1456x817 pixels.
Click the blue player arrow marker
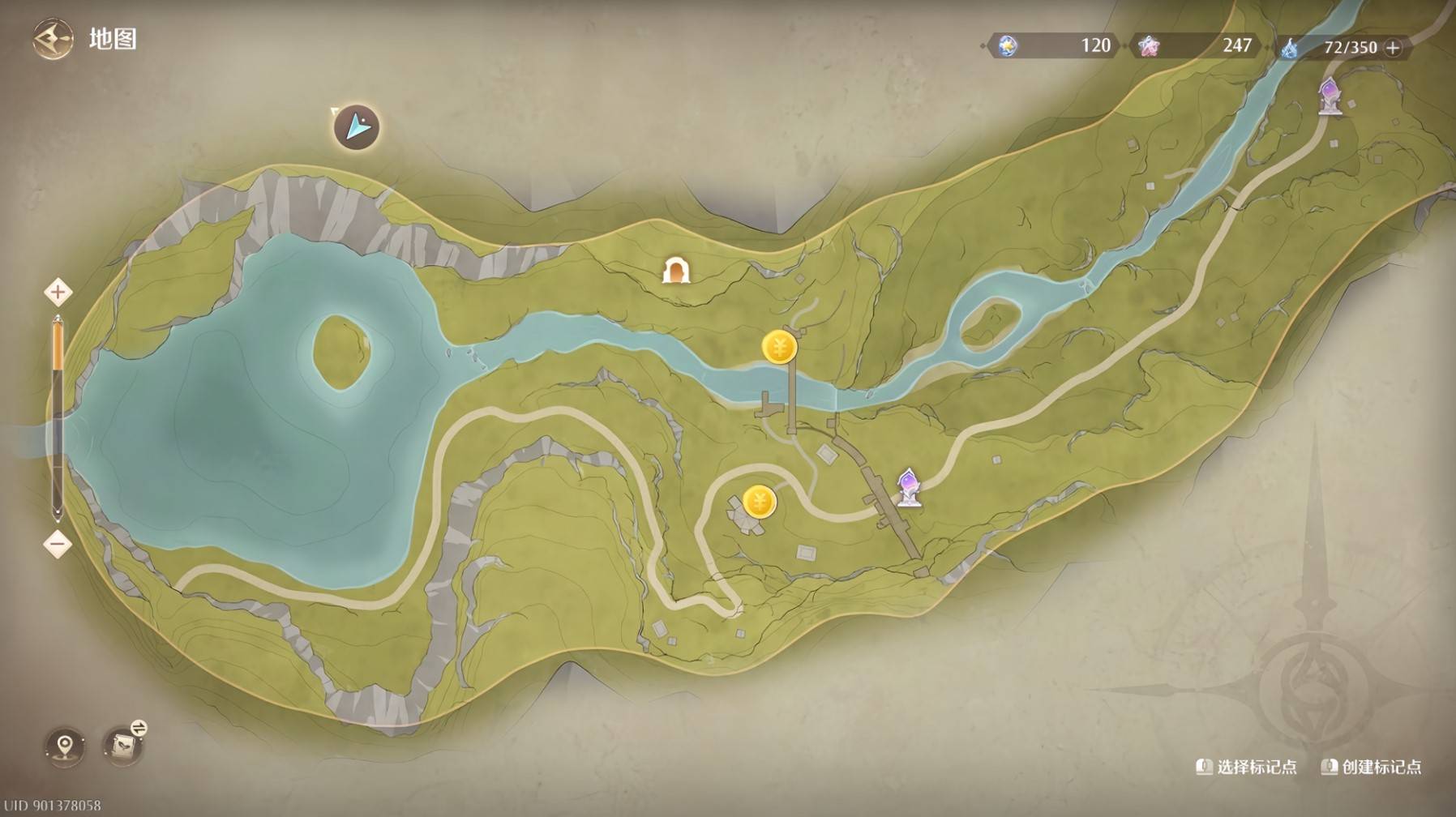coord(357,127)
